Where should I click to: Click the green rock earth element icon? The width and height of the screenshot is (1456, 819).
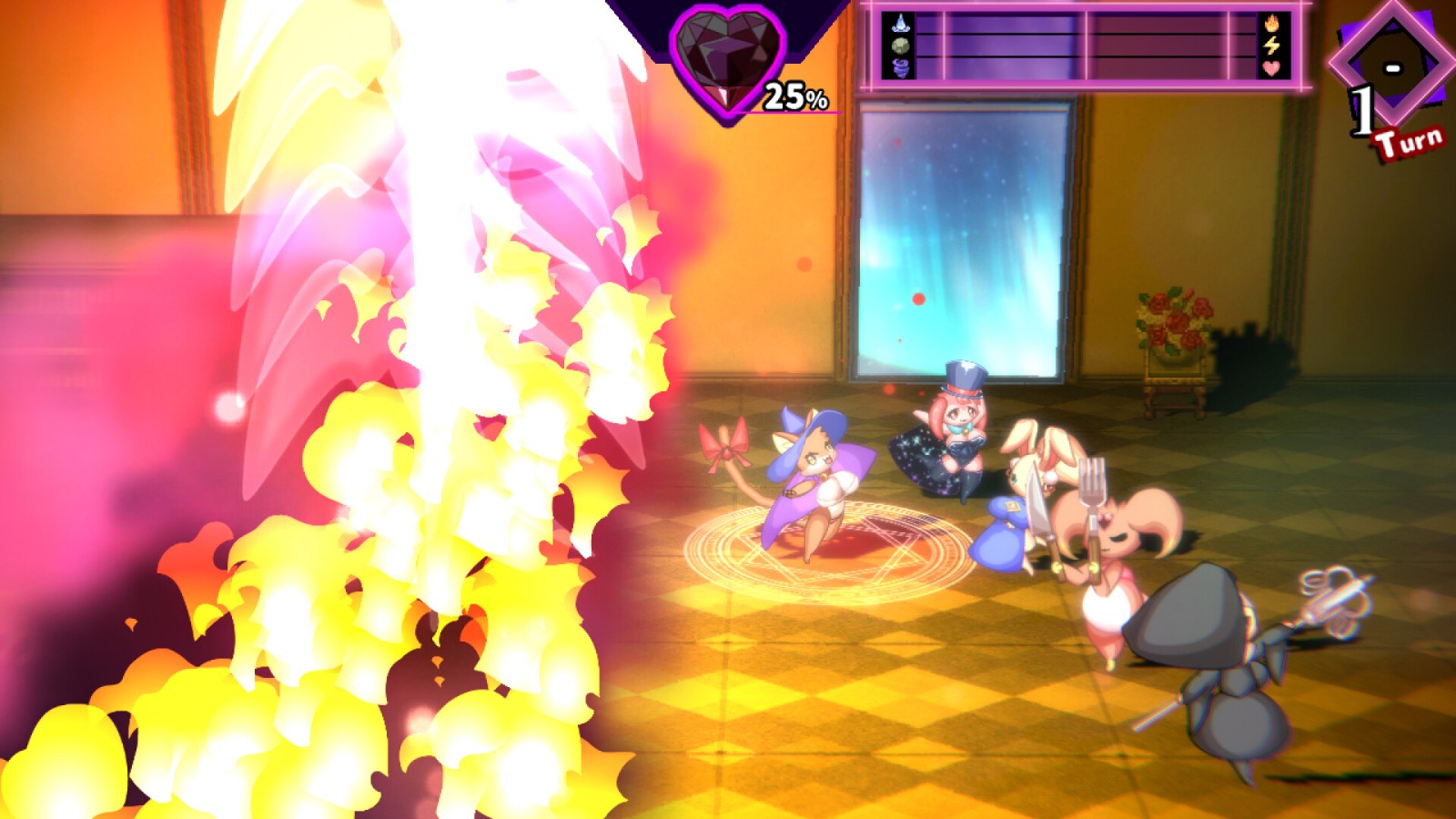901,45
